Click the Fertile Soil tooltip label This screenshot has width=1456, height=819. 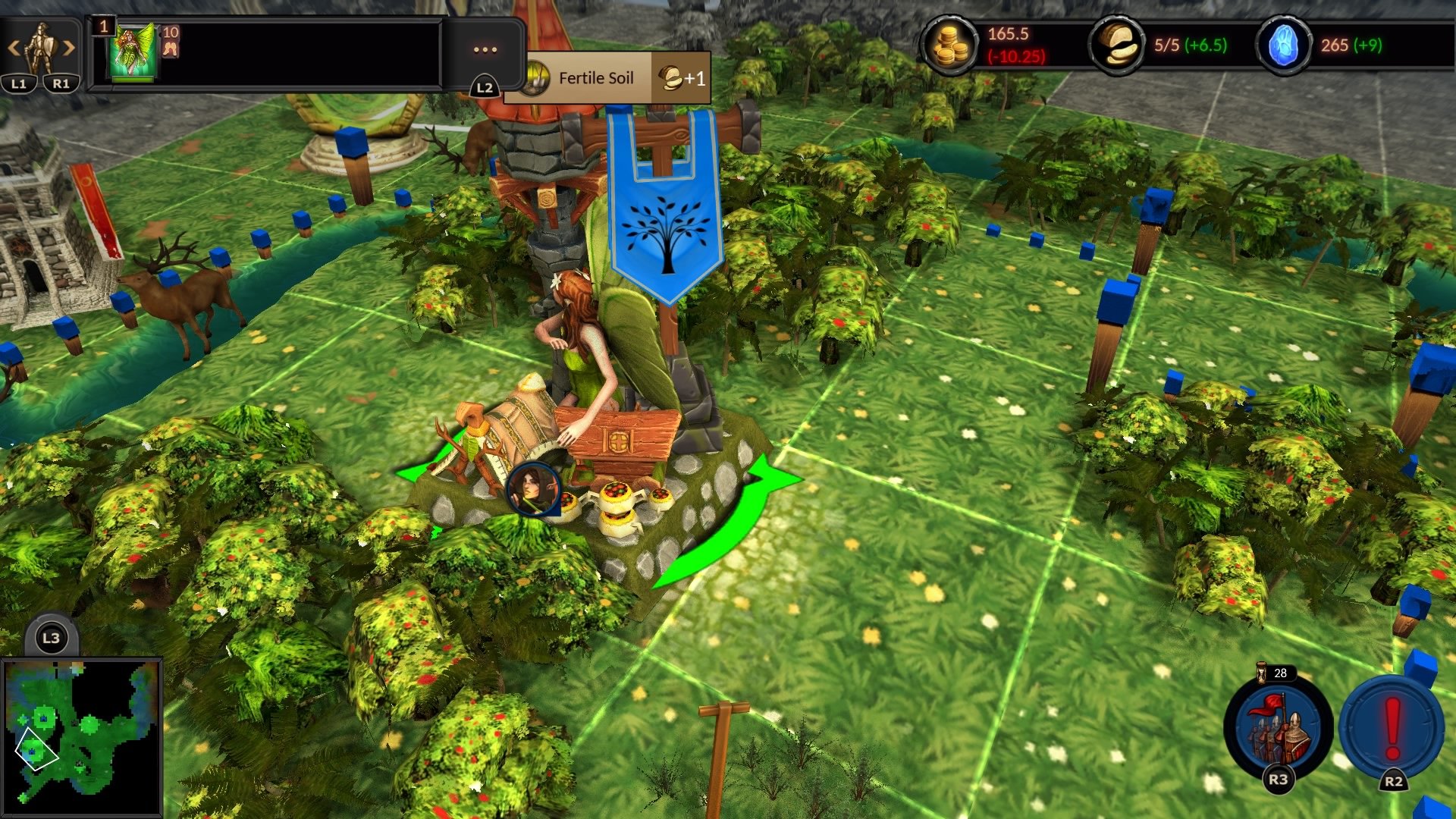596,77
